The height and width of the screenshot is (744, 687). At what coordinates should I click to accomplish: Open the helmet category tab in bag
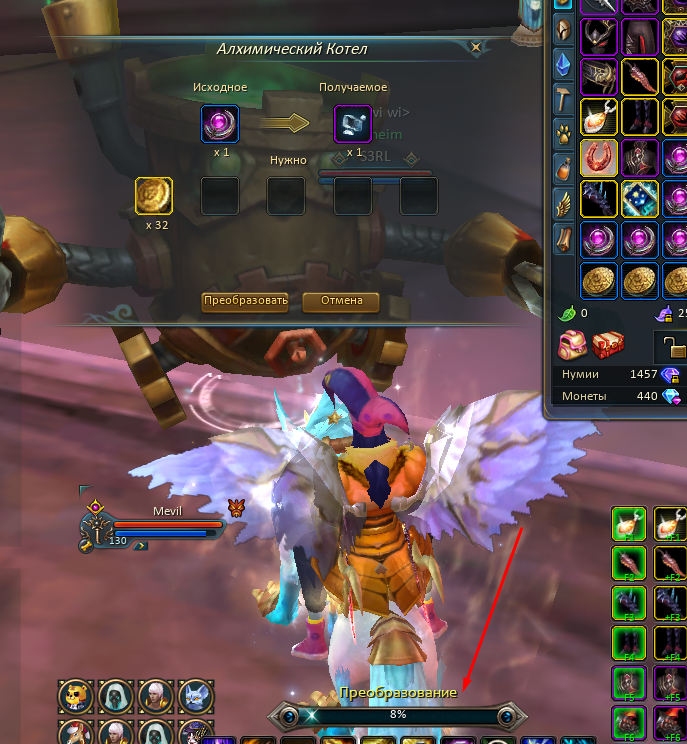tap(564, 30)
